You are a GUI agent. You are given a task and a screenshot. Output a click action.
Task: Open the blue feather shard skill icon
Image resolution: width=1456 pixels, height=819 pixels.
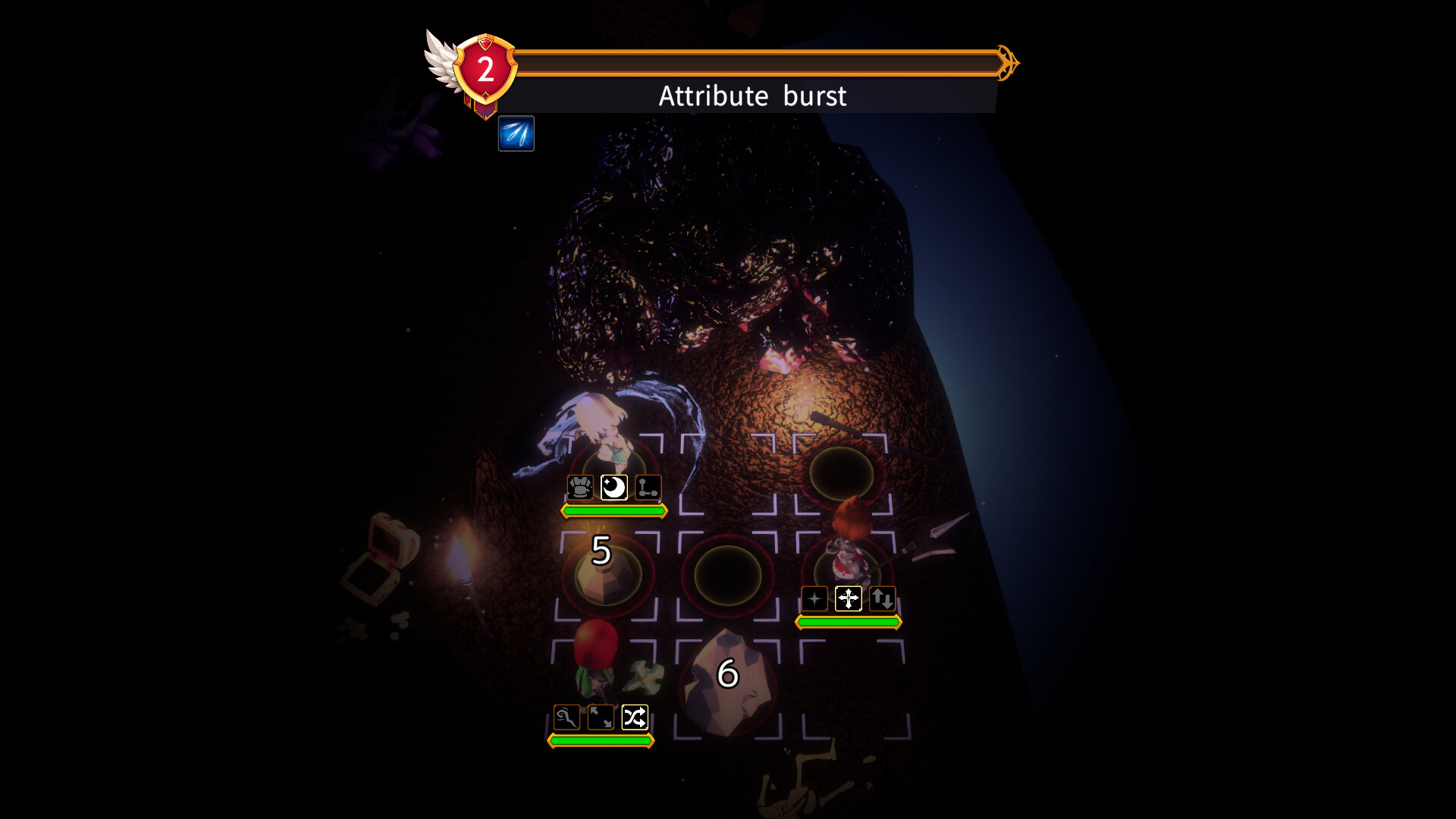[x=516, y=134]
